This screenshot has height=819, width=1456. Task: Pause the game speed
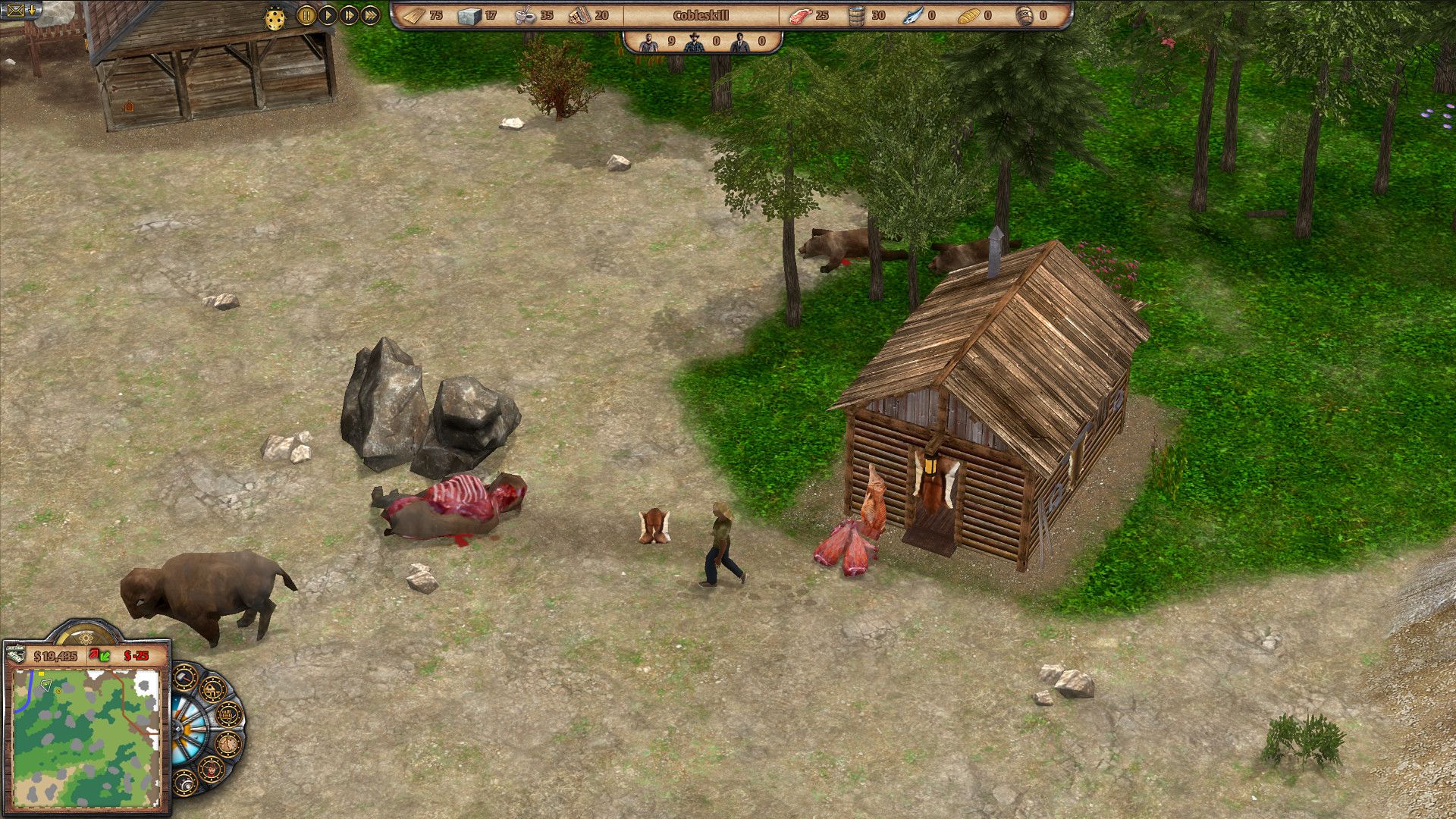pos(306,15)
